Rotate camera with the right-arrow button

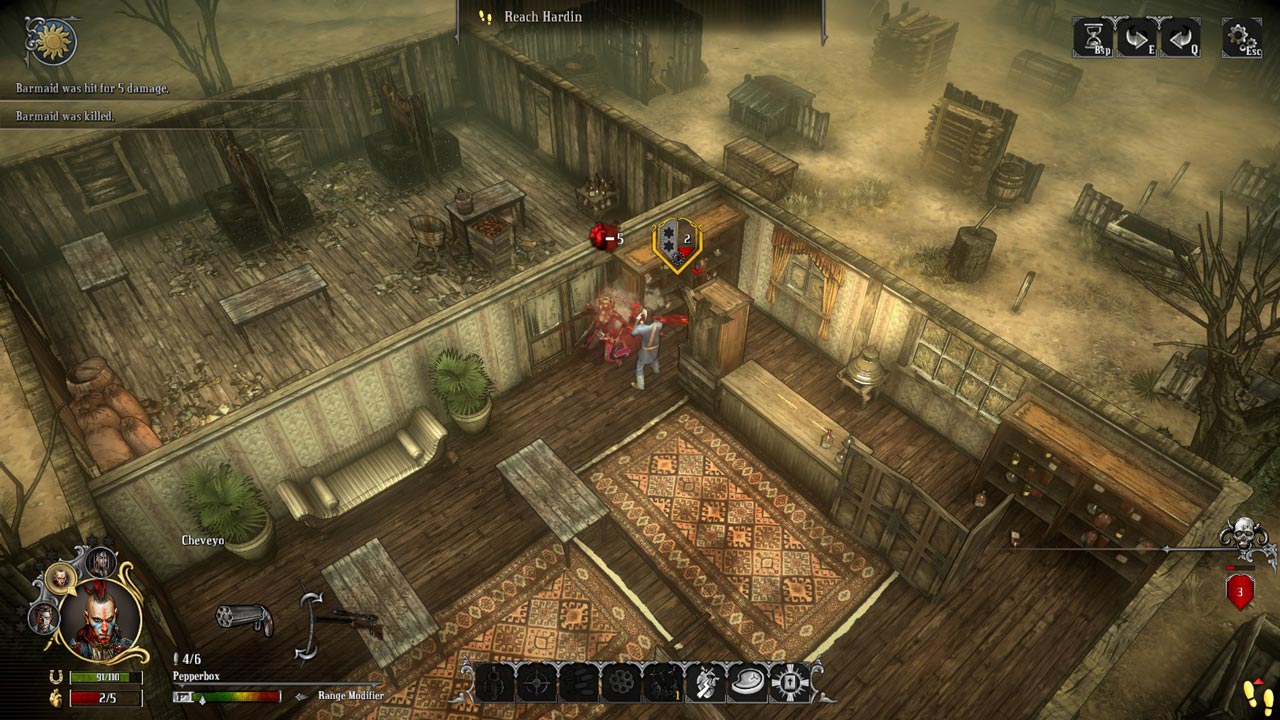(1137, 37)
